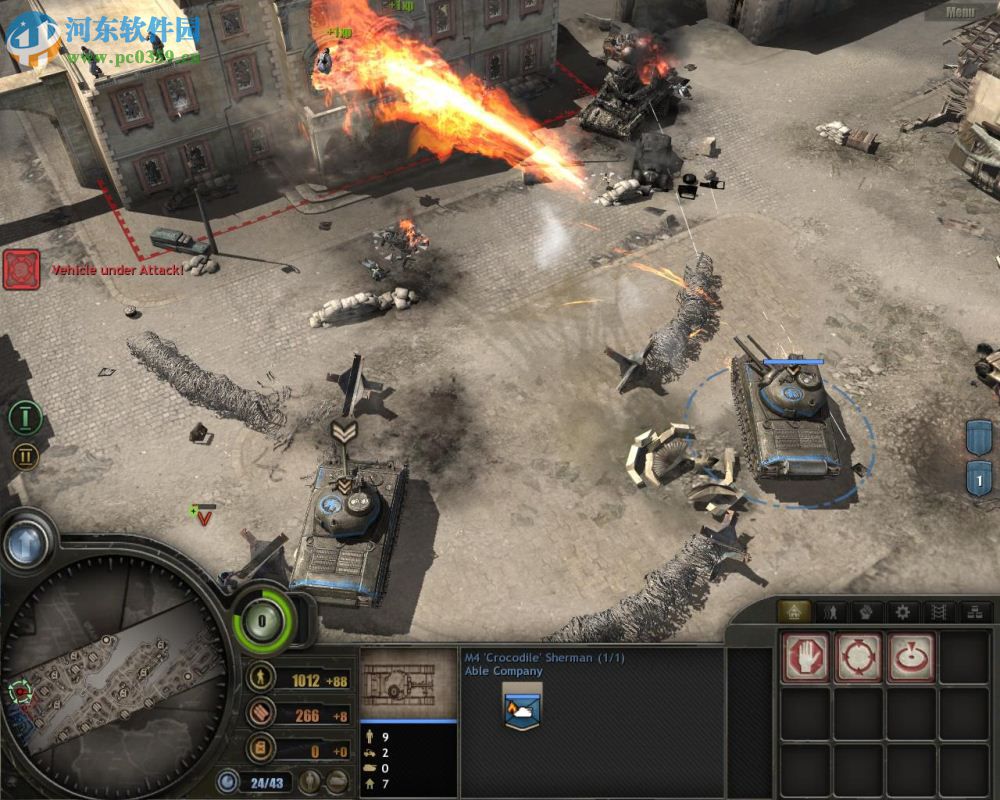Open the green-ringed command points dial
This screenshot has height=800, width=1000.
click(263, 620)
